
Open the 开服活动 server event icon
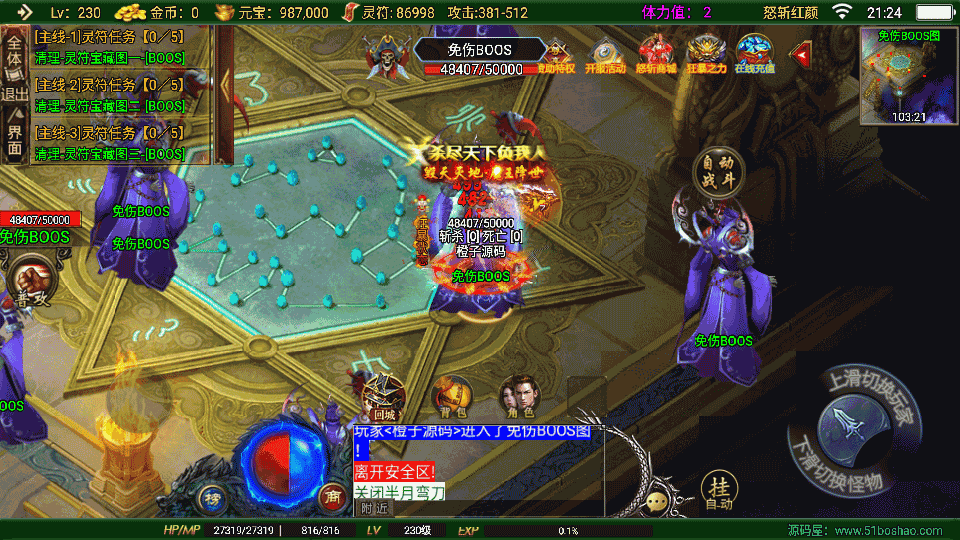click(605, 54)
